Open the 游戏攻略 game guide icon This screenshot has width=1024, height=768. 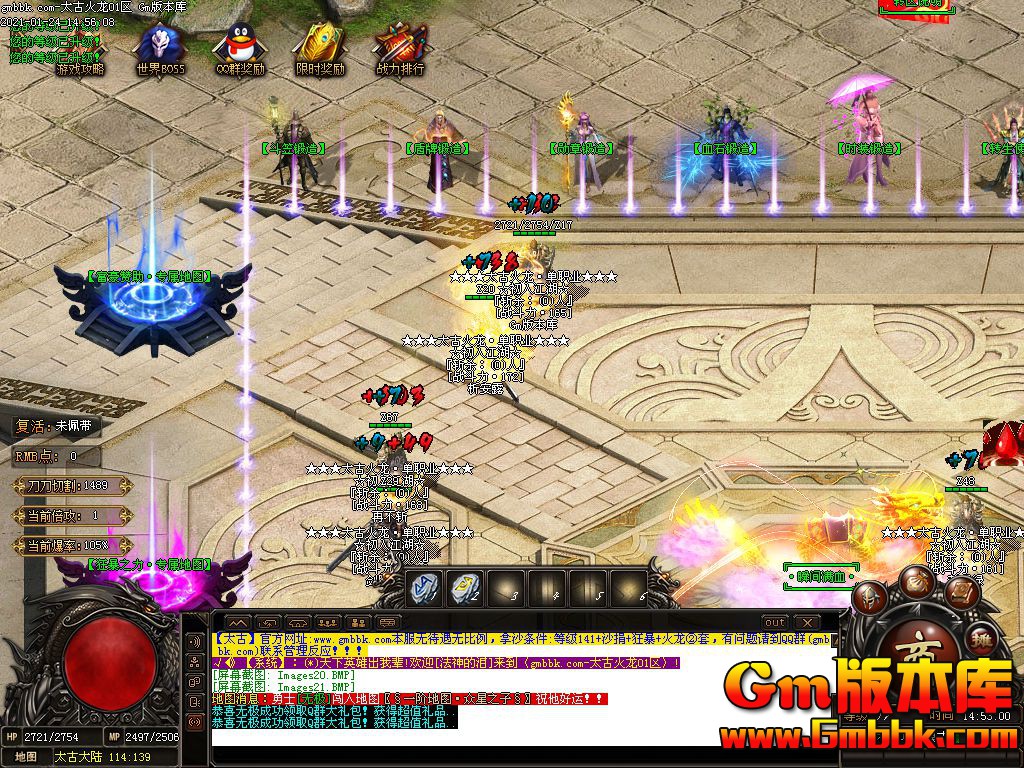[x=78, y=50]
